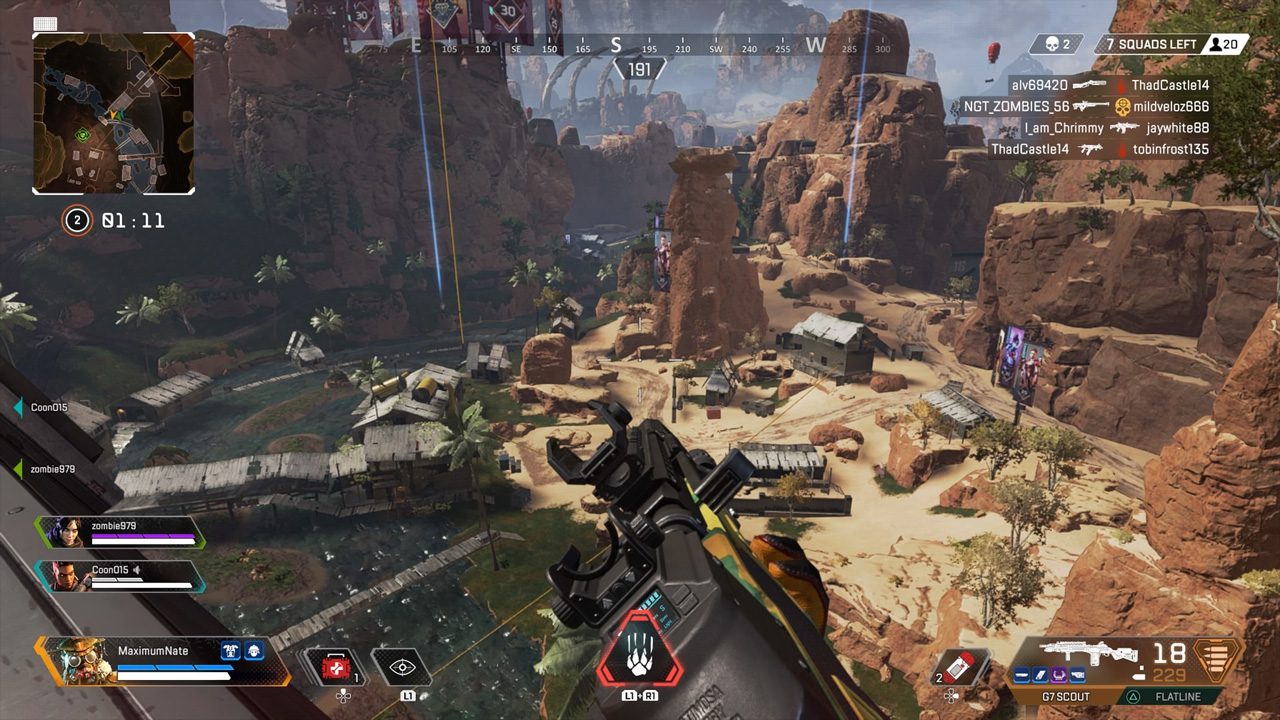The image size is (1280, 720).
Task: Click the orange ammo type icon
Action: [x=1217, y=660]
